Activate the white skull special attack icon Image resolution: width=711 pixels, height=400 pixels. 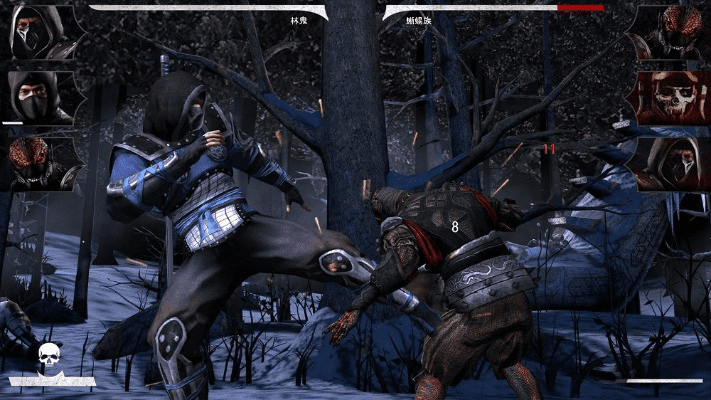click(x=50, y=358)
